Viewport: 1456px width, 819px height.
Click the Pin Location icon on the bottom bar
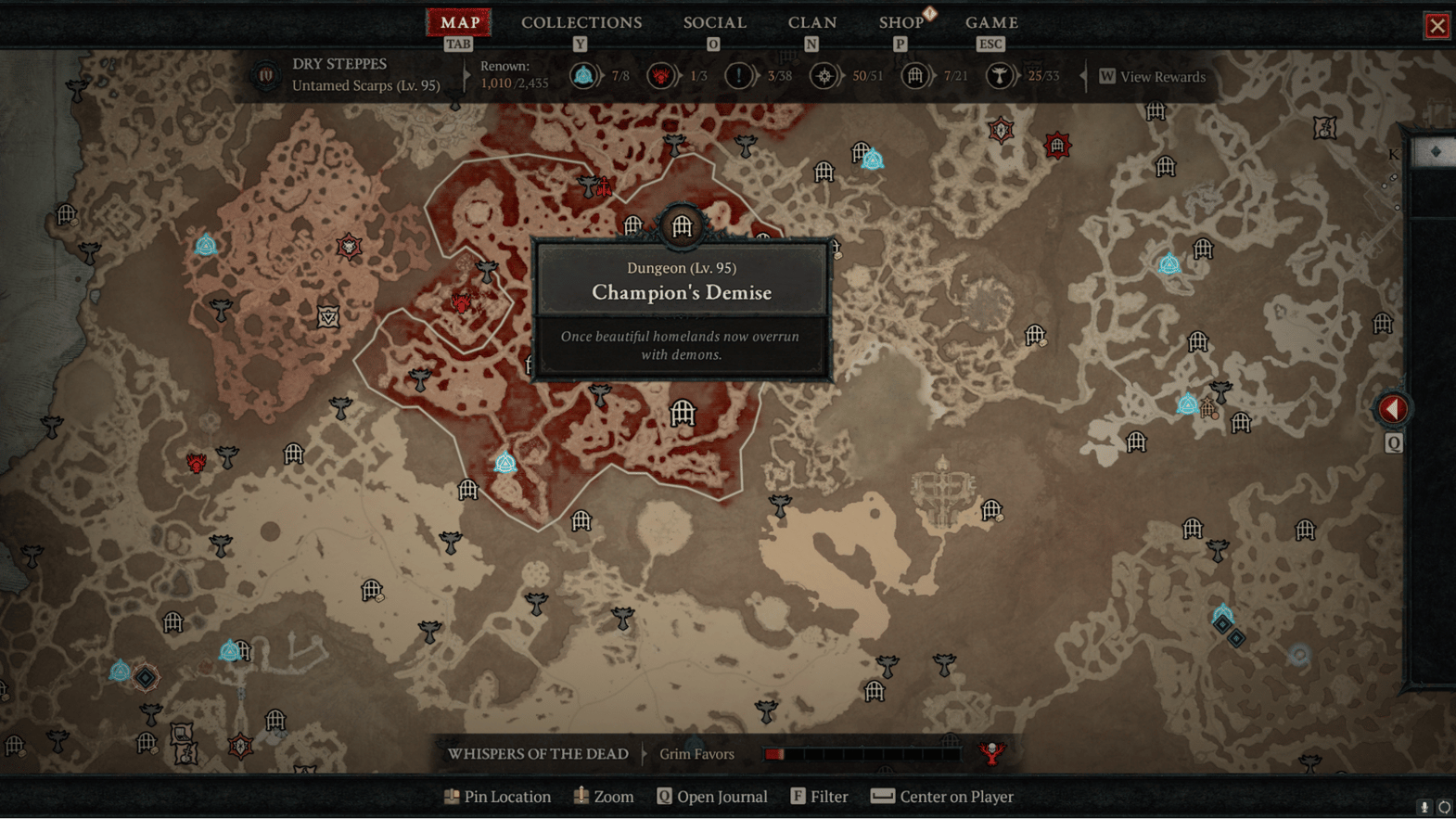coord(452,796)
